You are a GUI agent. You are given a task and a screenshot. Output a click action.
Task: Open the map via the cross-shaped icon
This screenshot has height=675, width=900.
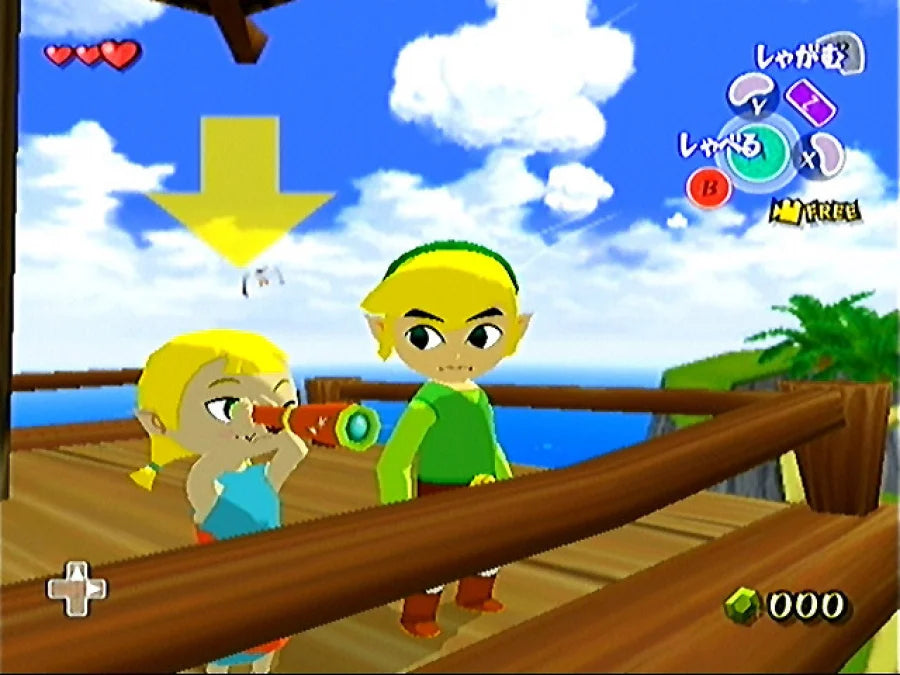(77, 587)
